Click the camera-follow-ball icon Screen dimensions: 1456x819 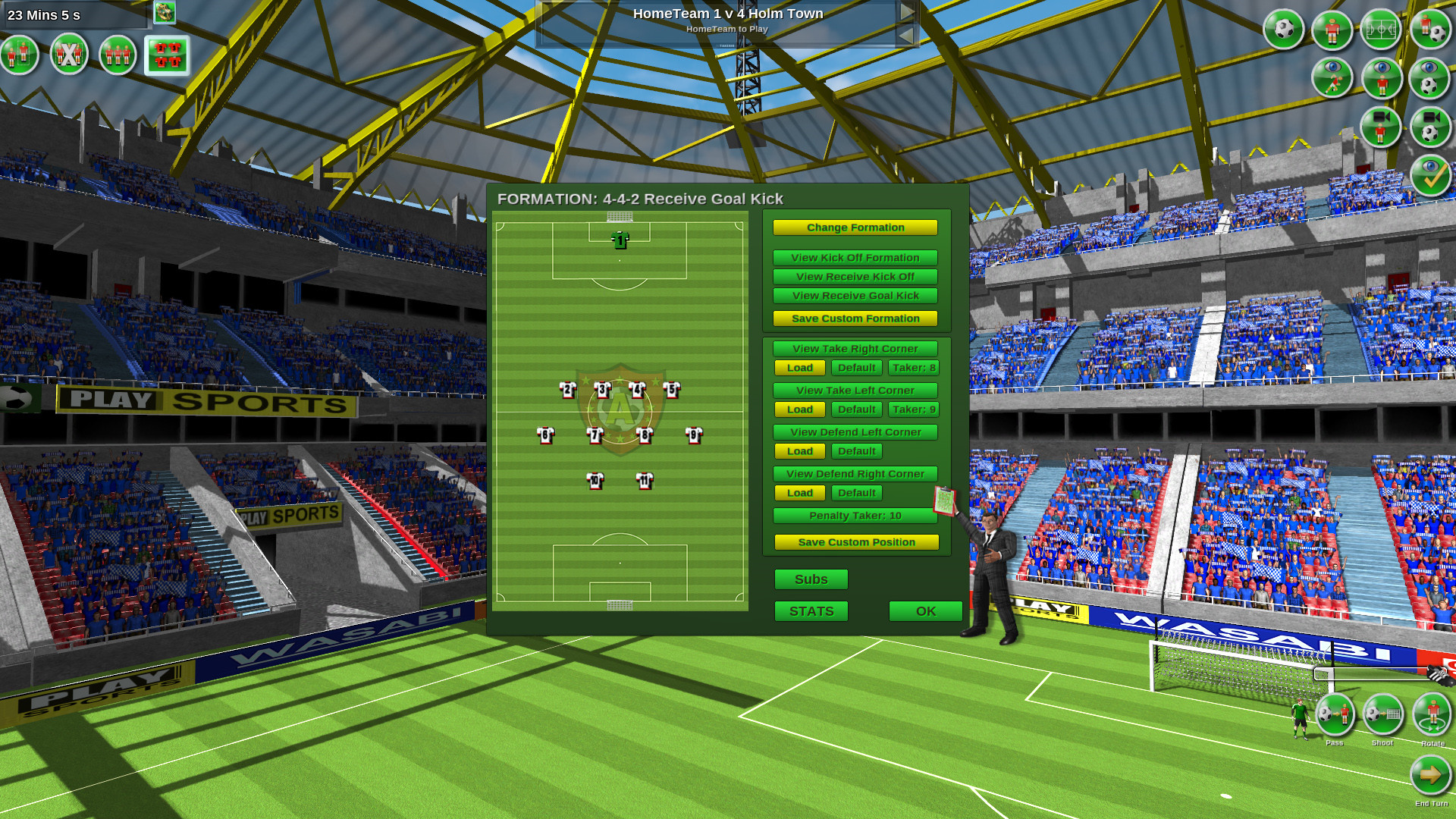1430,127
